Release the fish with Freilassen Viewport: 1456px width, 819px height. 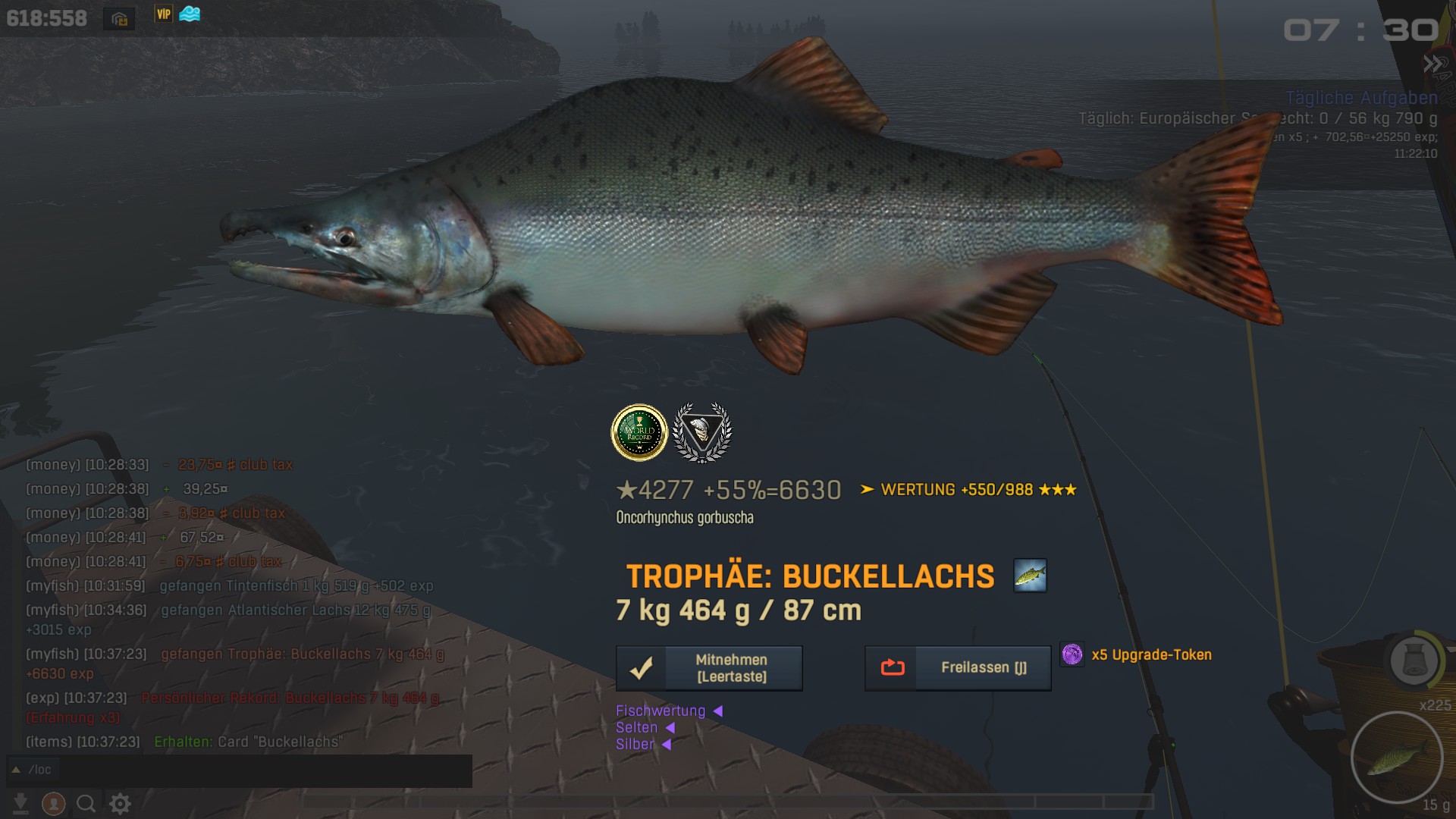[958, 668]
